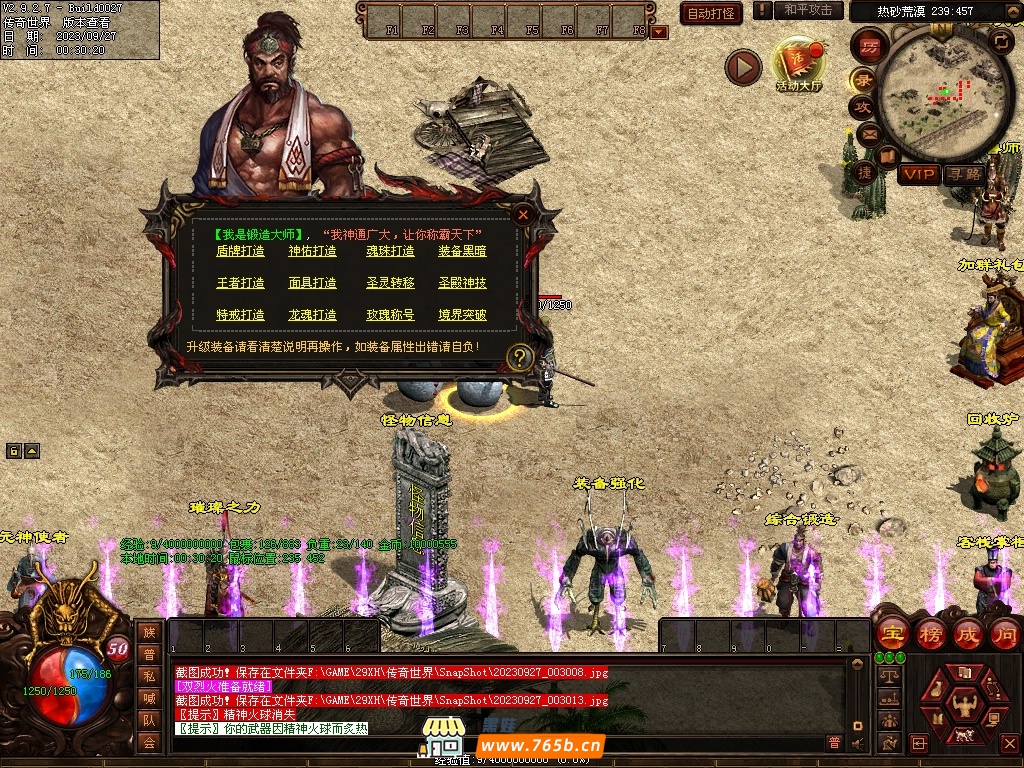
Task: Open the 活动大厅 activity hall
Action: click(x=798, y=66)
